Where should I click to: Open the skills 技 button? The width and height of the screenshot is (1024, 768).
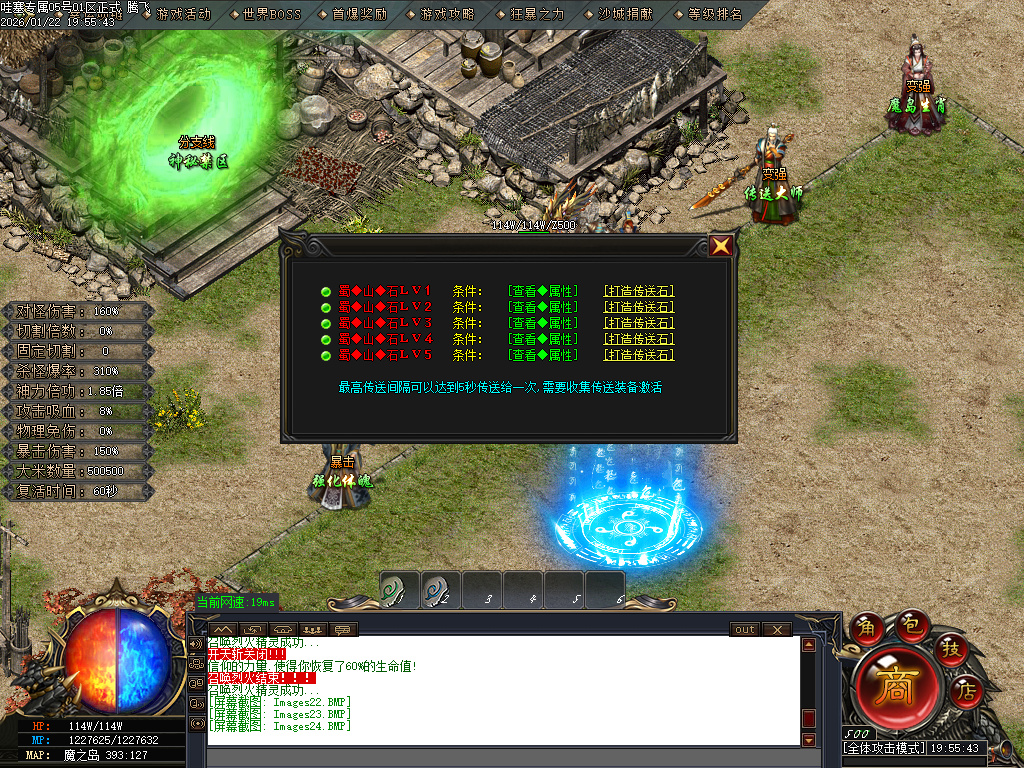(951, 649)
